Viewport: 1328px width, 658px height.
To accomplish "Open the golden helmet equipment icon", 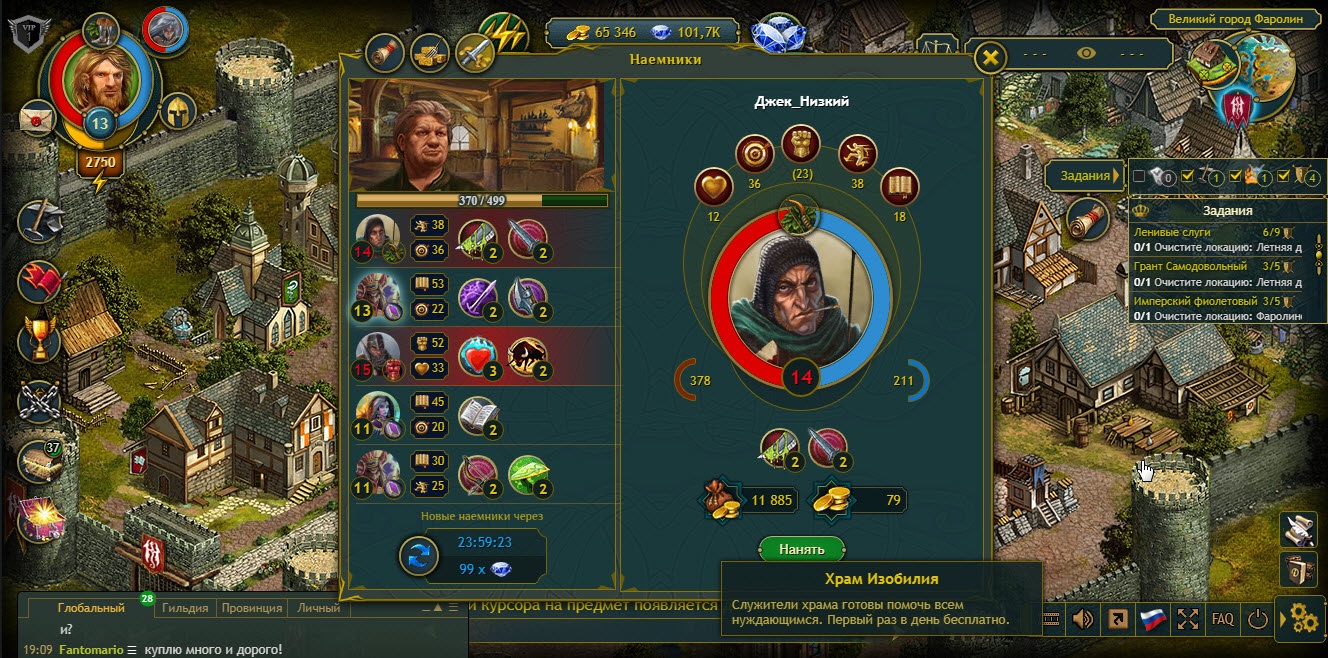I will click(x=177, y=111).
